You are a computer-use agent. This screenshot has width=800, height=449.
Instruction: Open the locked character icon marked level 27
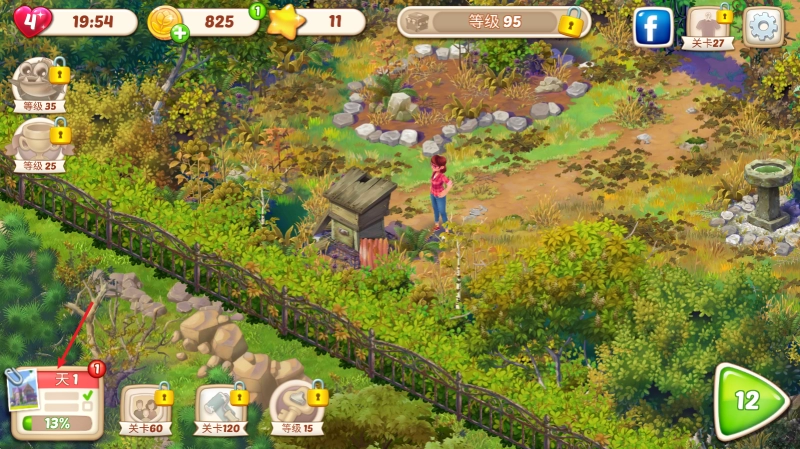click(x=709, y=27)
